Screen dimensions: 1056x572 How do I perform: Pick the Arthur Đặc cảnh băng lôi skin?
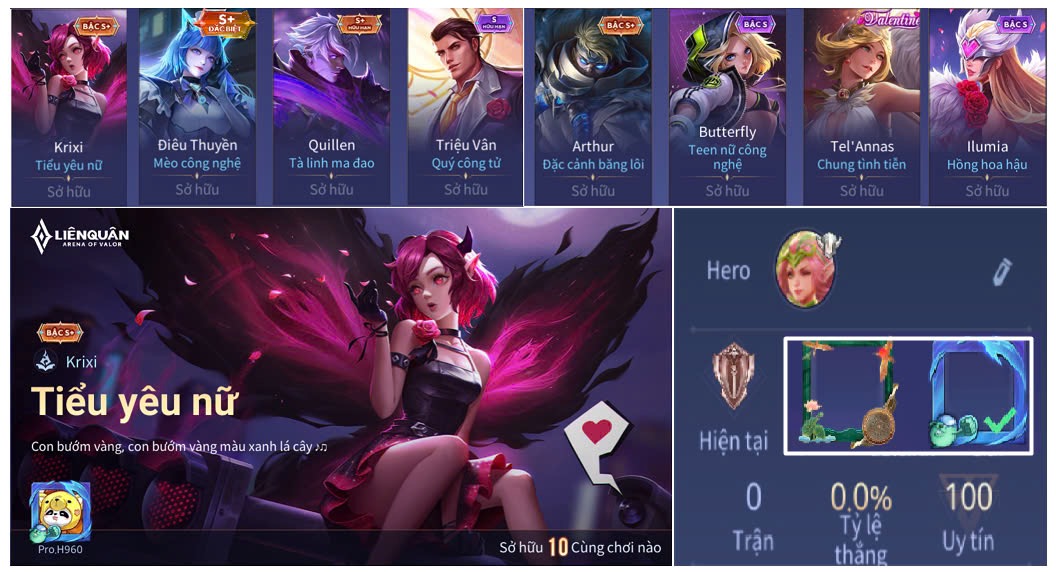coord(592,105)
